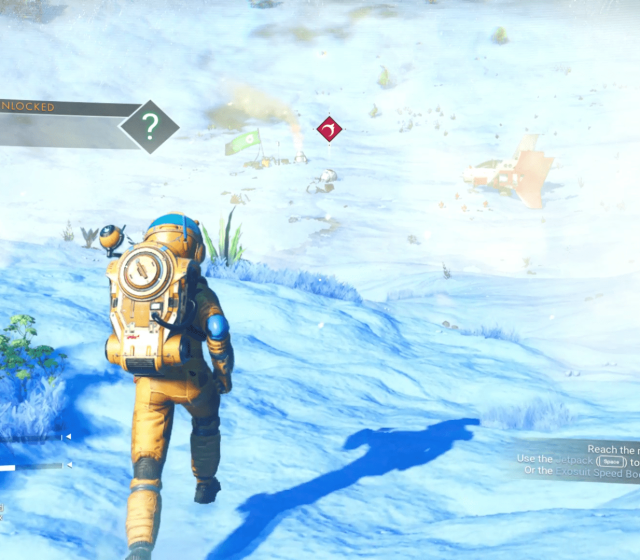Select the red diamond waypoint marker
Screen dimensions: 640x560
click(x=329, y=129)
